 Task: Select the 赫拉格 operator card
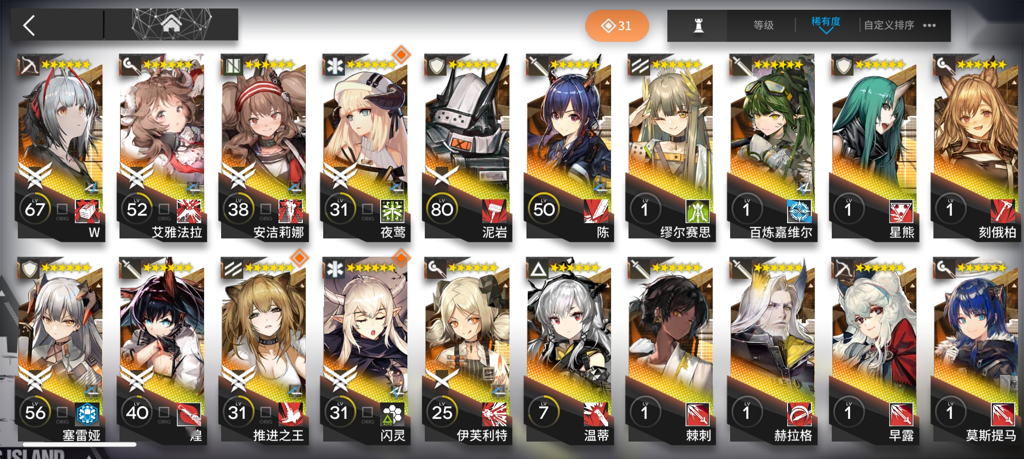[x=773, y=350]
